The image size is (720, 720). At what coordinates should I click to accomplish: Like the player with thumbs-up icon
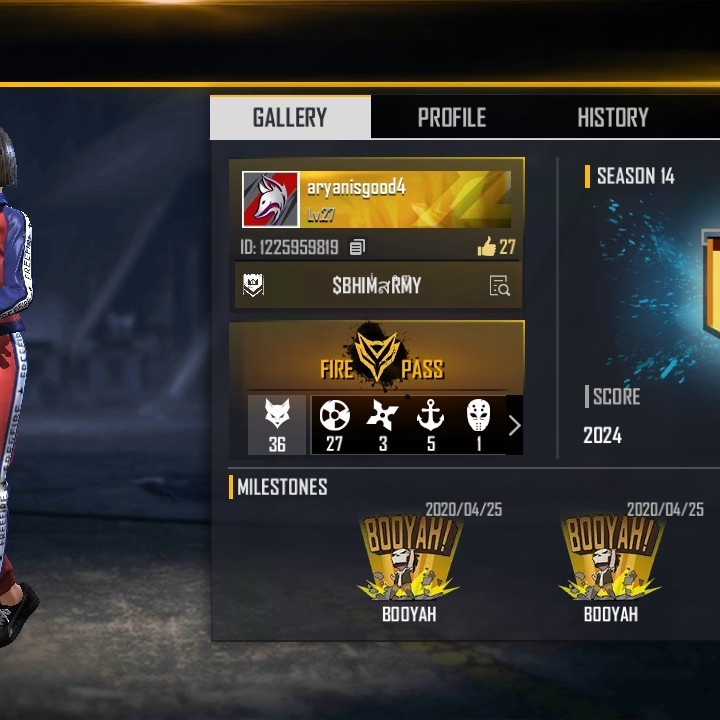tap(487, 246)
